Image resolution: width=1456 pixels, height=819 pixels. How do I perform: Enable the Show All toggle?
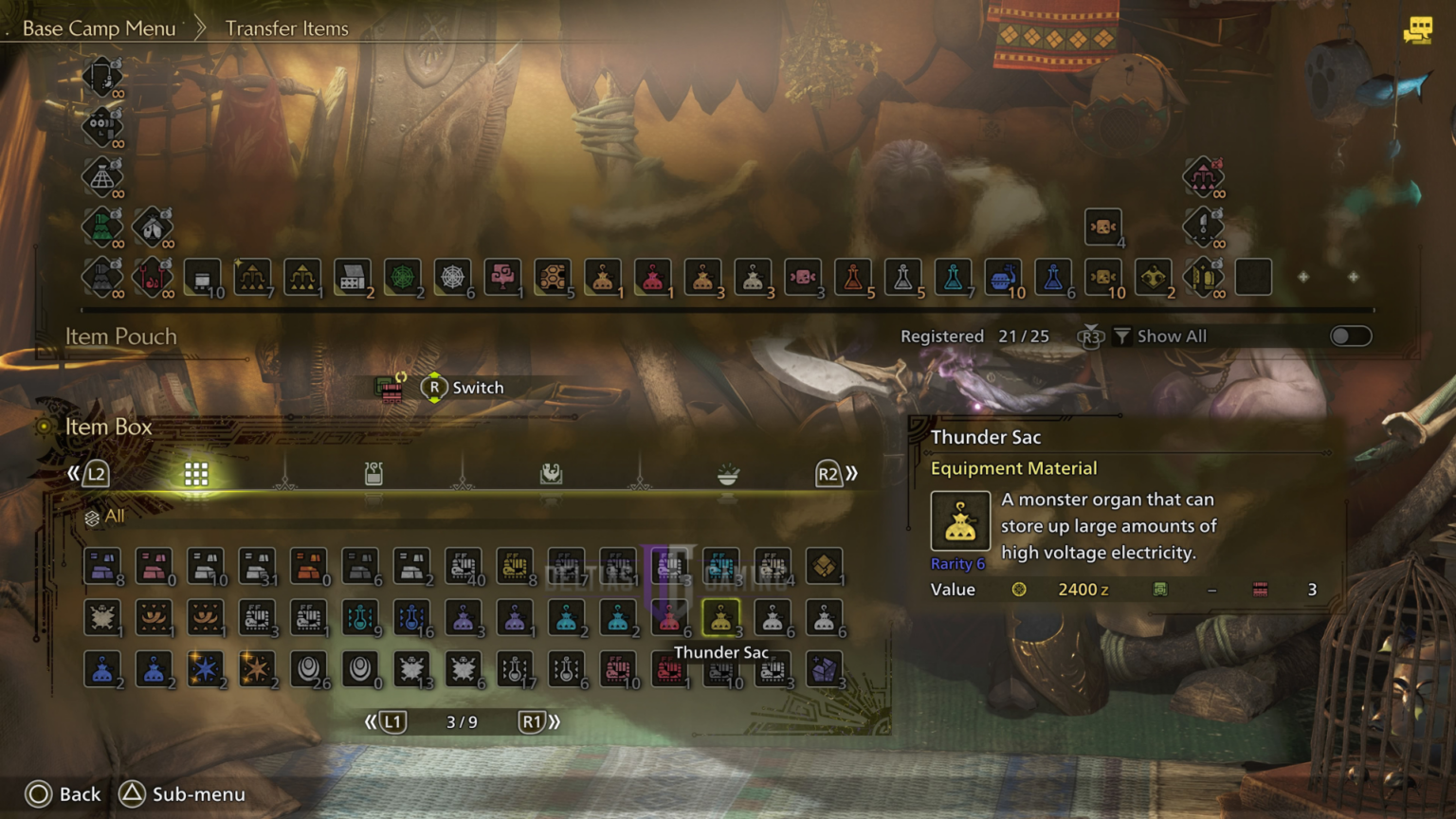[x=1350, y=336]
